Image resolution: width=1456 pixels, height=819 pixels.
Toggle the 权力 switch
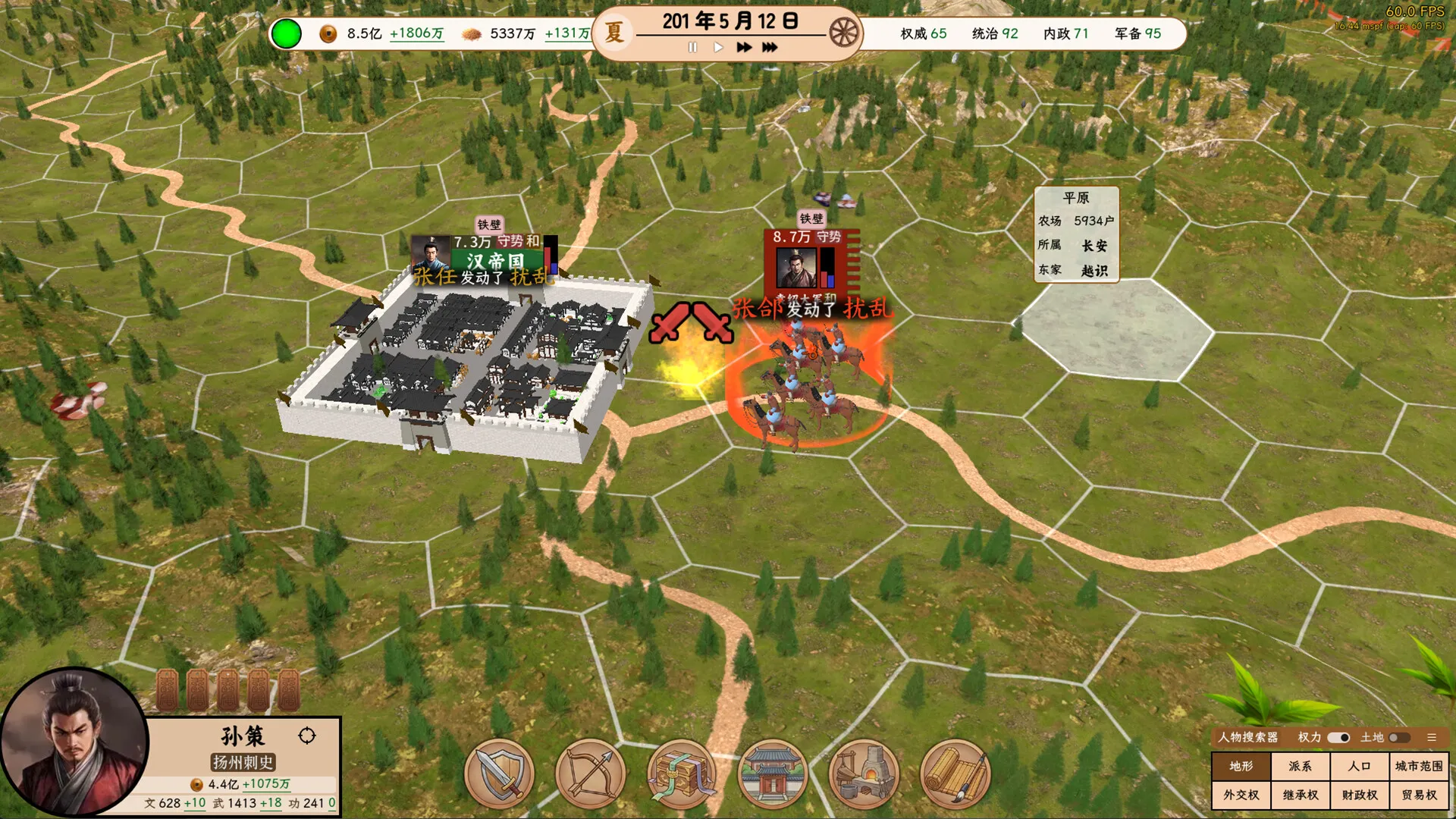coord(1338,737)
